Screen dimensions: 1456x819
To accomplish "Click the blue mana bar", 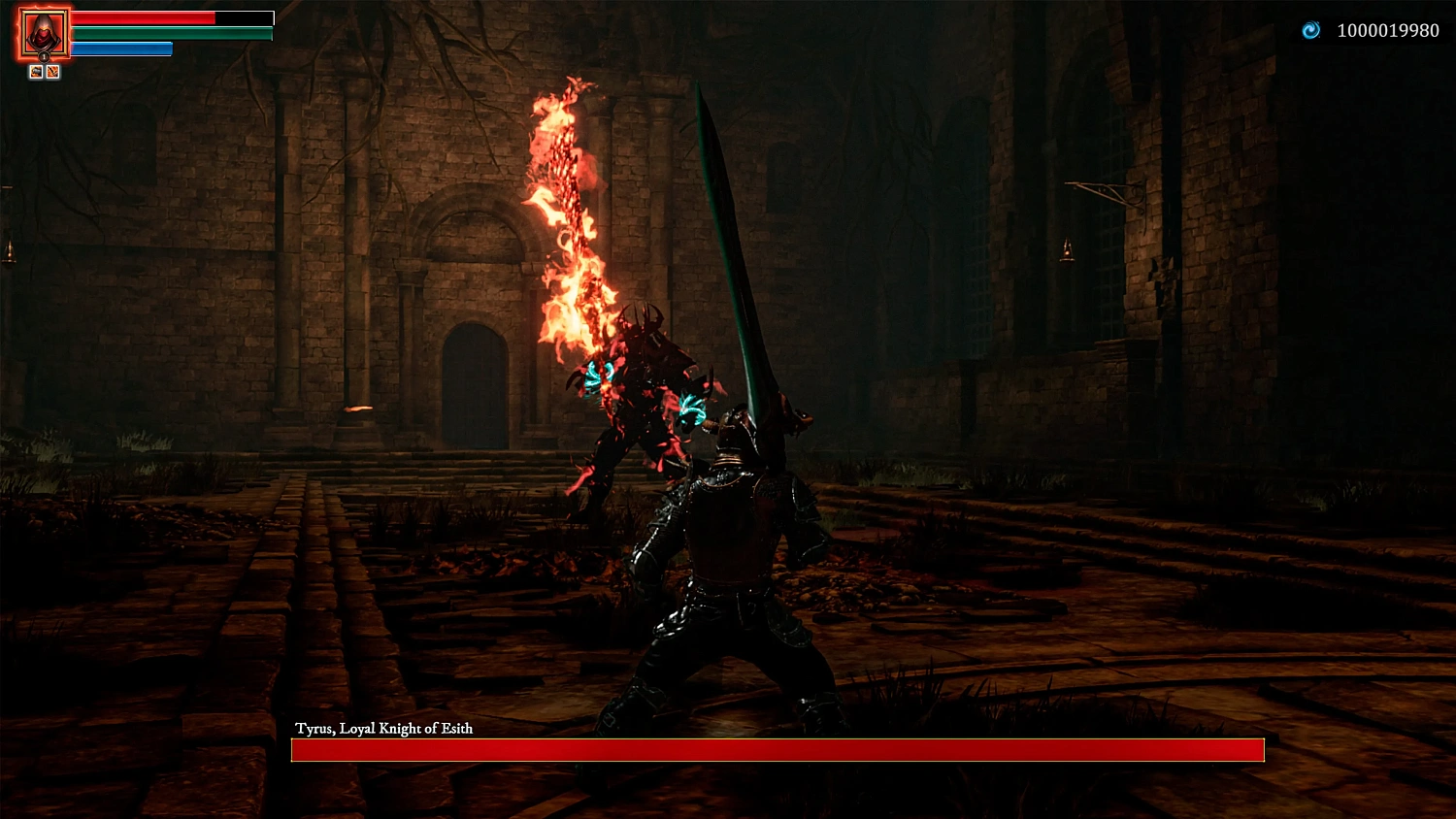I will tap(121, 47).
